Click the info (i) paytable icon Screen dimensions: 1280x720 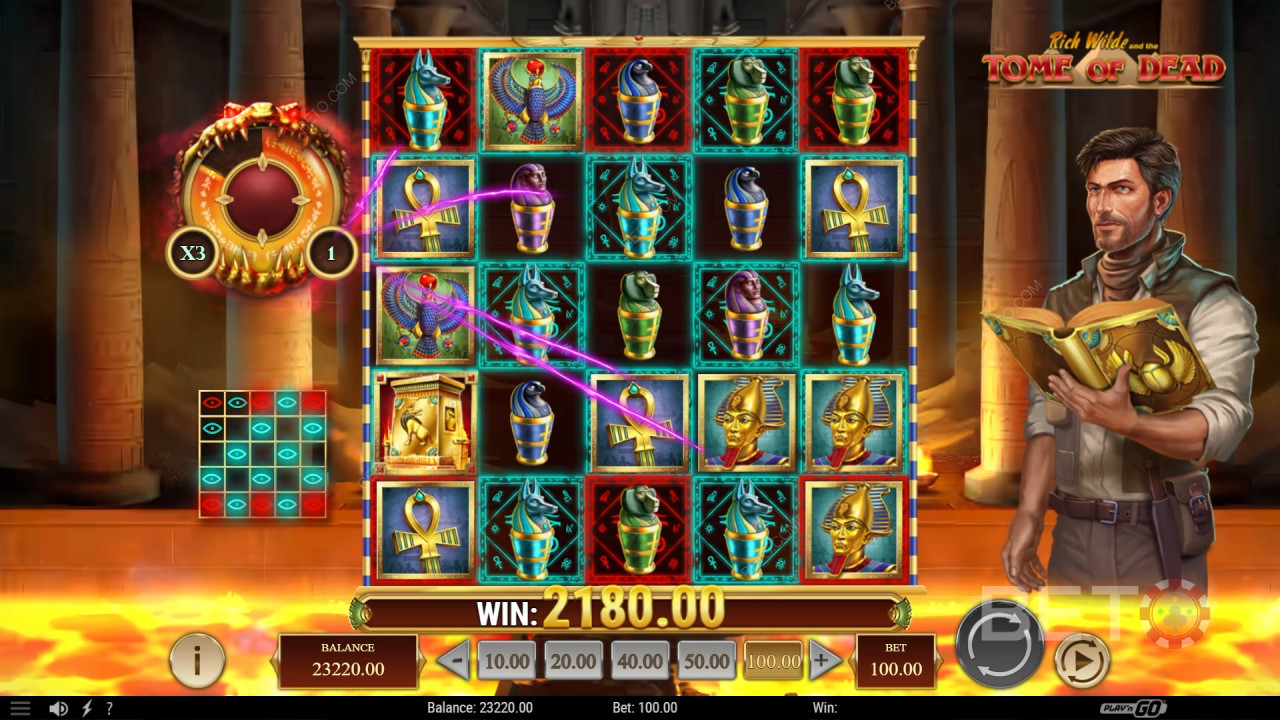pyautogui.click(x=196, y=660)
